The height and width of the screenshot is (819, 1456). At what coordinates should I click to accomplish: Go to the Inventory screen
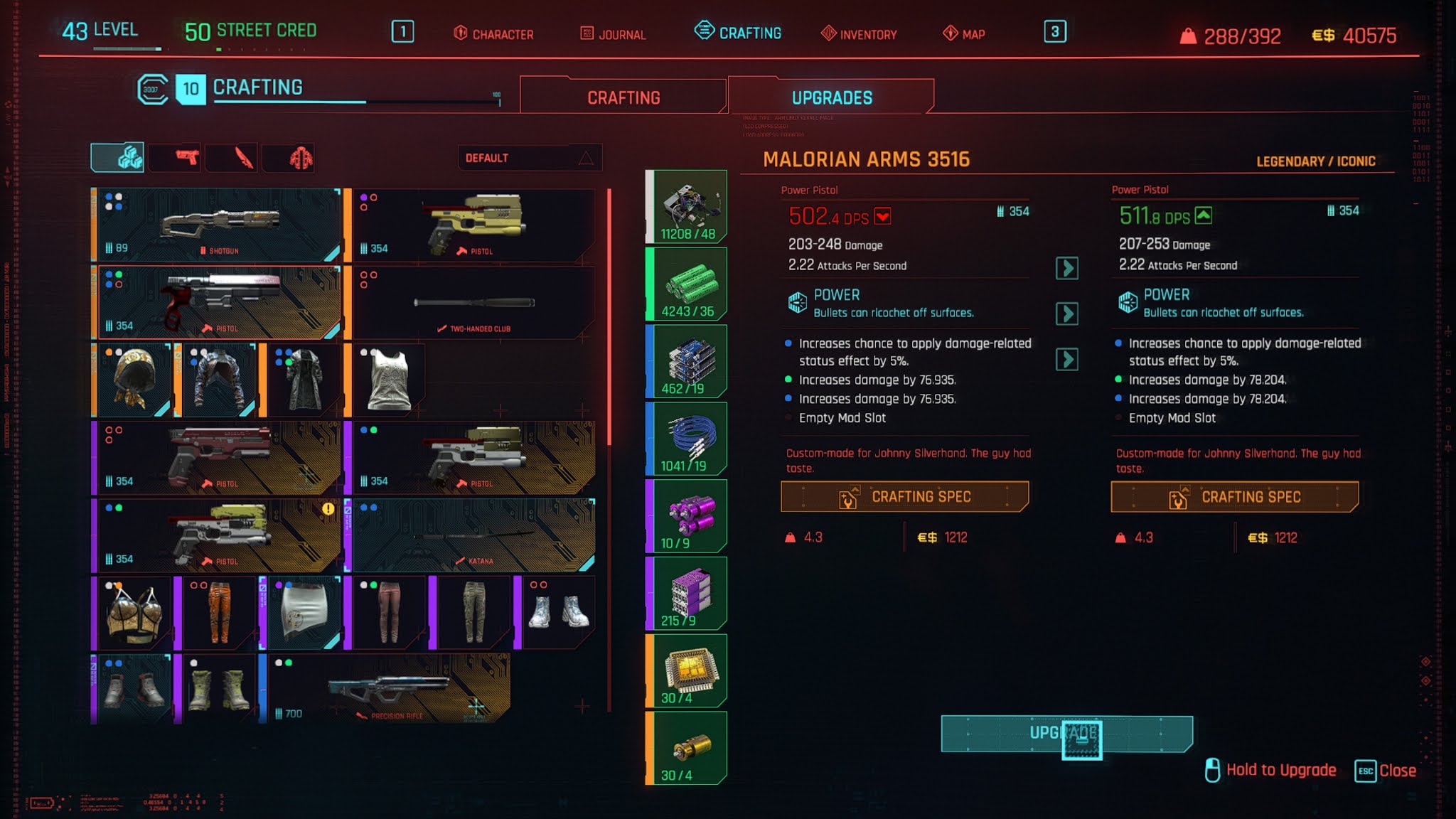tap(859, 33)
